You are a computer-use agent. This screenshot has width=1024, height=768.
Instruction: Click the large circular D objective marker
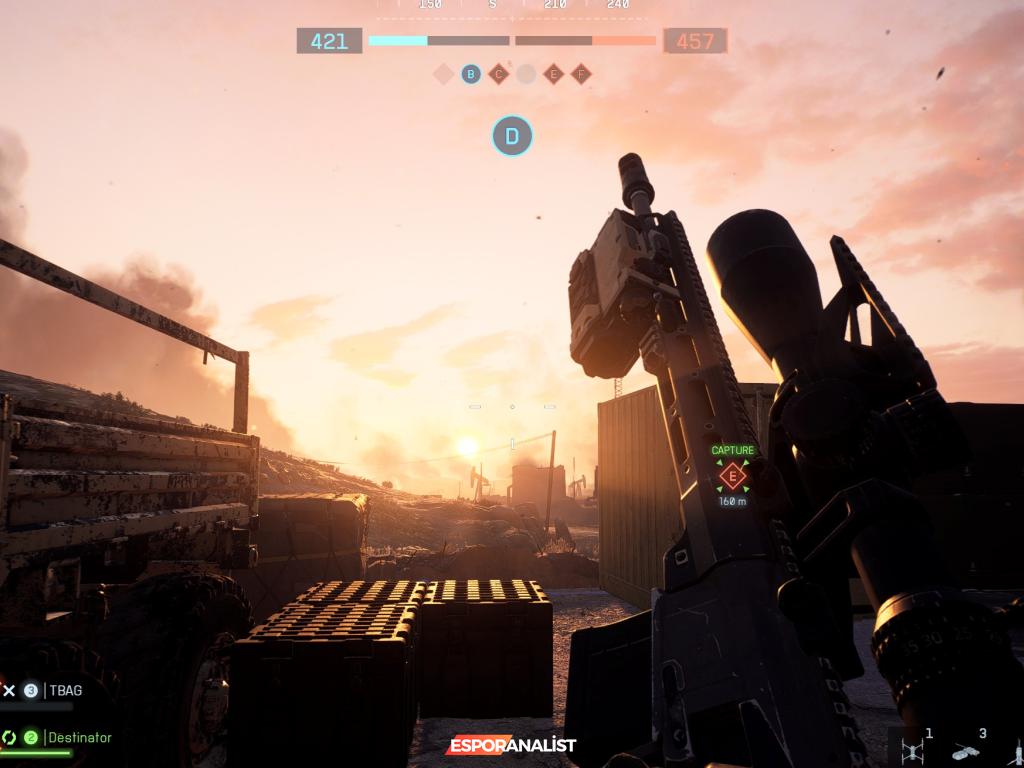[512, 136]
